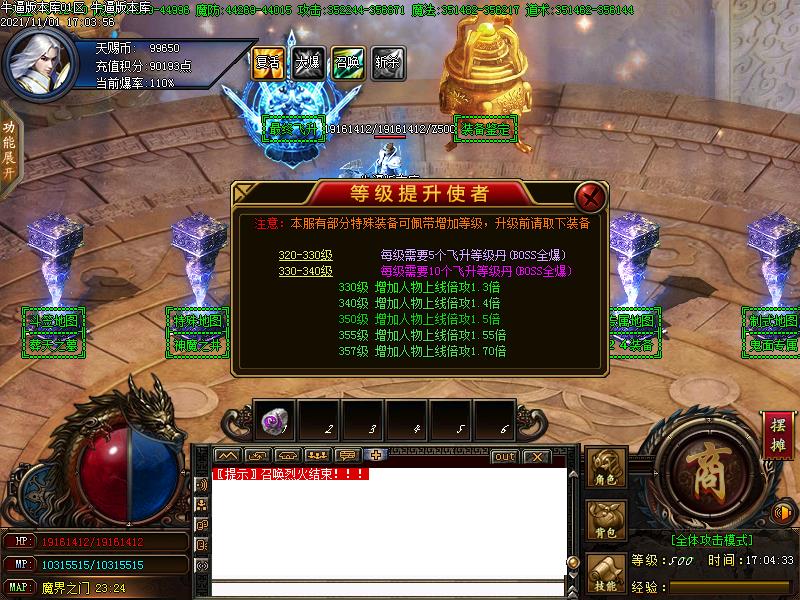Switch the 全体攻击模式 attack mode
Viewport: 800px width, 600px height.
pos(711,539)
